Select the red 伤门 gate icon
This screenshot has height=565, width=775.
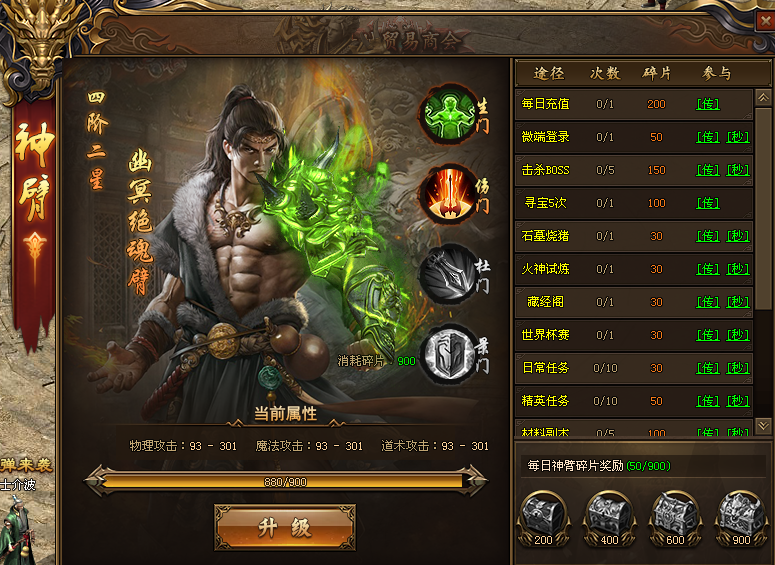446,193
